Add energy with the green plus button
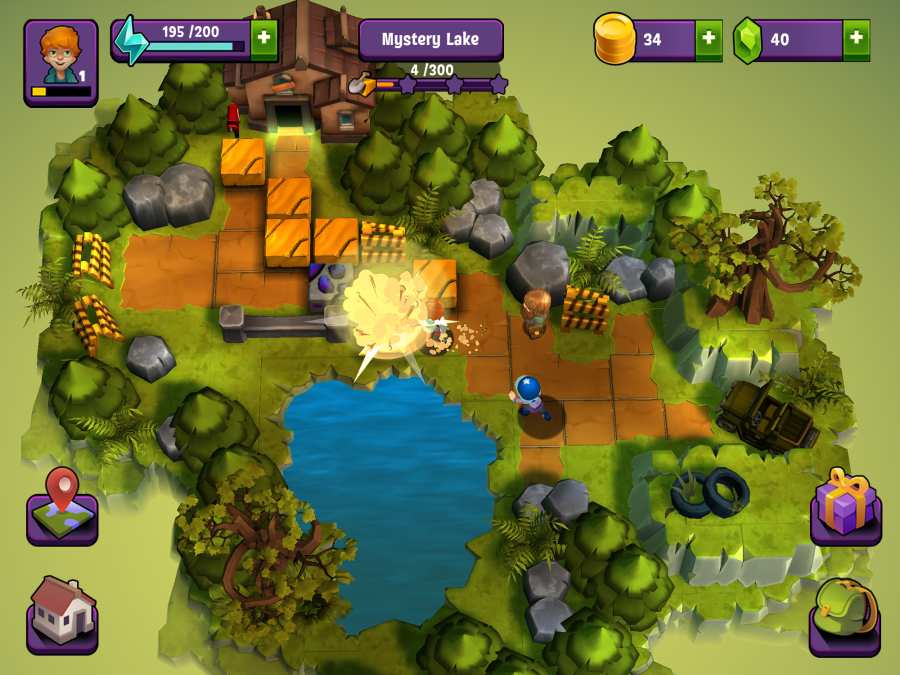This screenshot has height=675, width=900. 264,40
